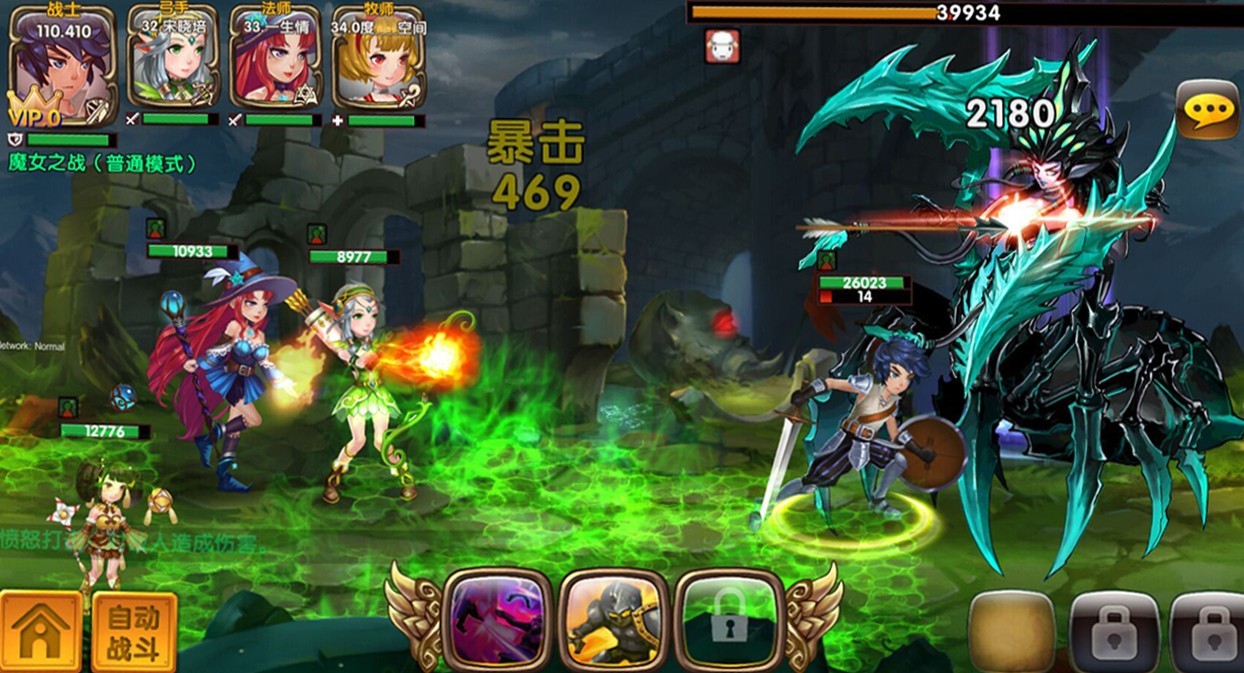
Task: Select the priest (牧师) party portrait
Action: 378,62
